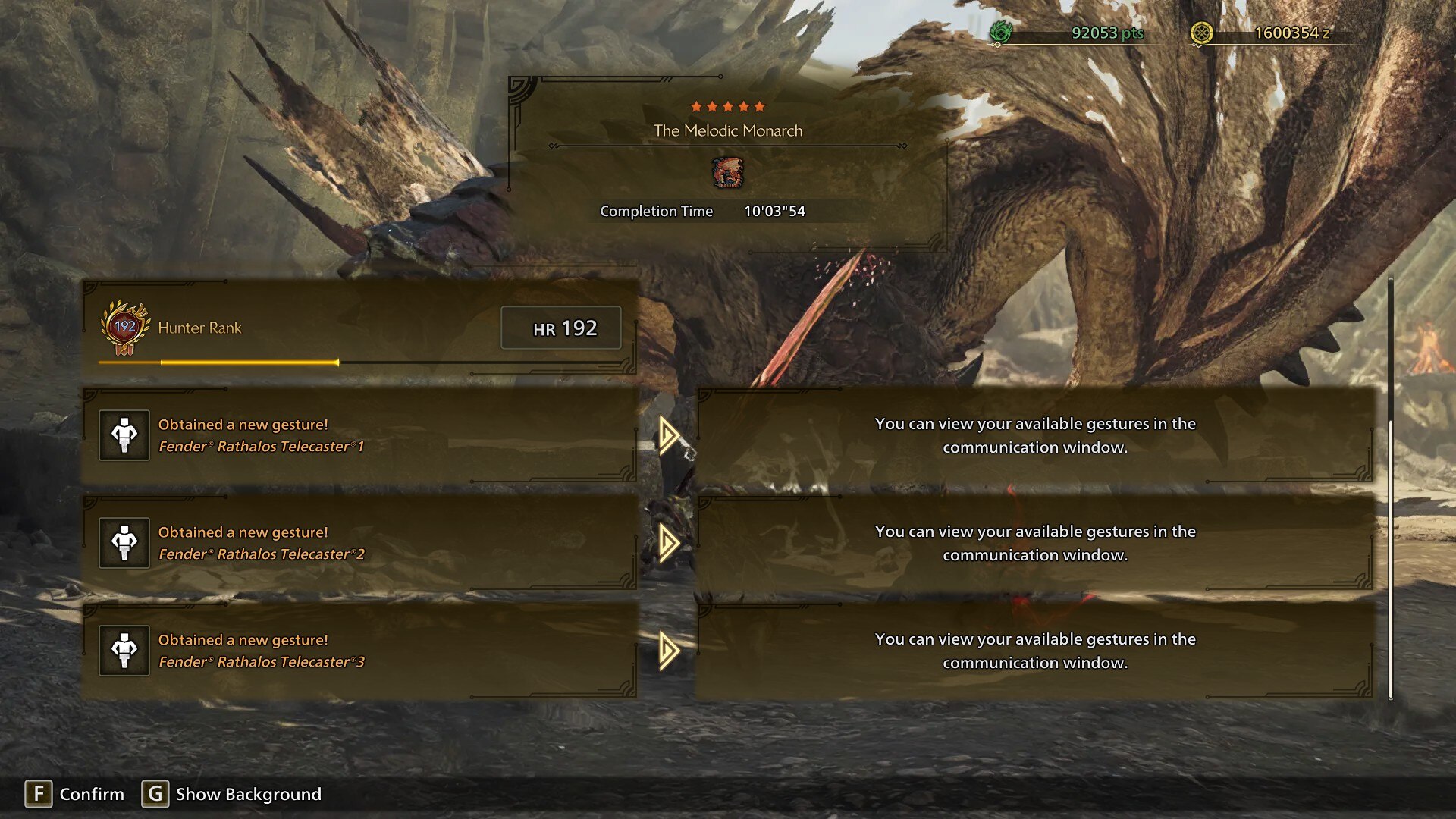Image resolution: width=1456 pixels, height=819 pixels.
Task: Select the Fender Rathalos Telecaster 1 gesture row
Action: click(359, 435)
